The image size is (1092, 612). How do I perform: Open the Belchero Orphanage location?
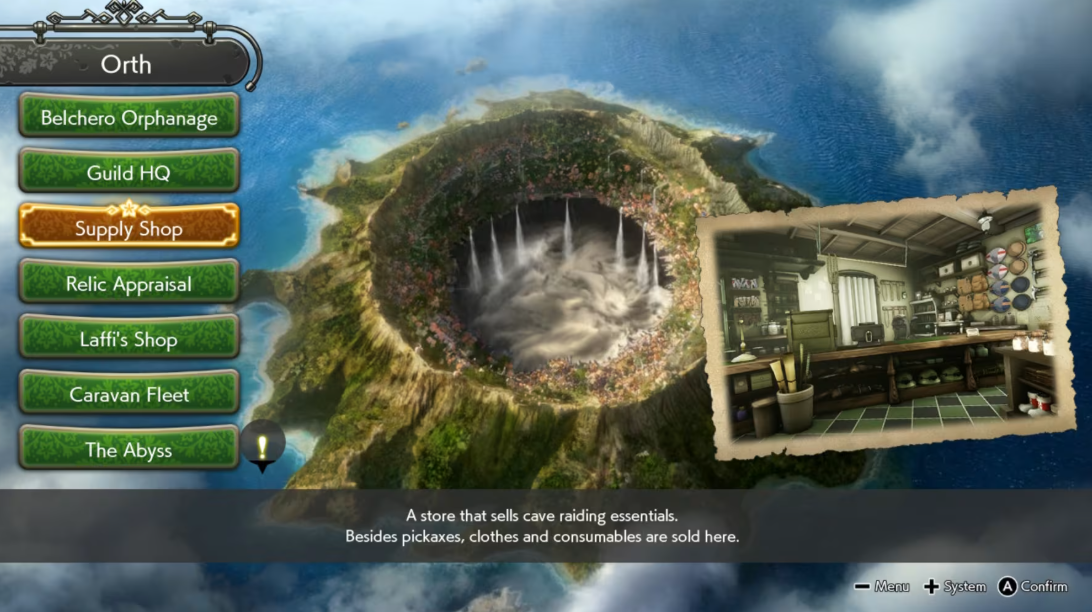pyautogui.click(x=129, y=117)
